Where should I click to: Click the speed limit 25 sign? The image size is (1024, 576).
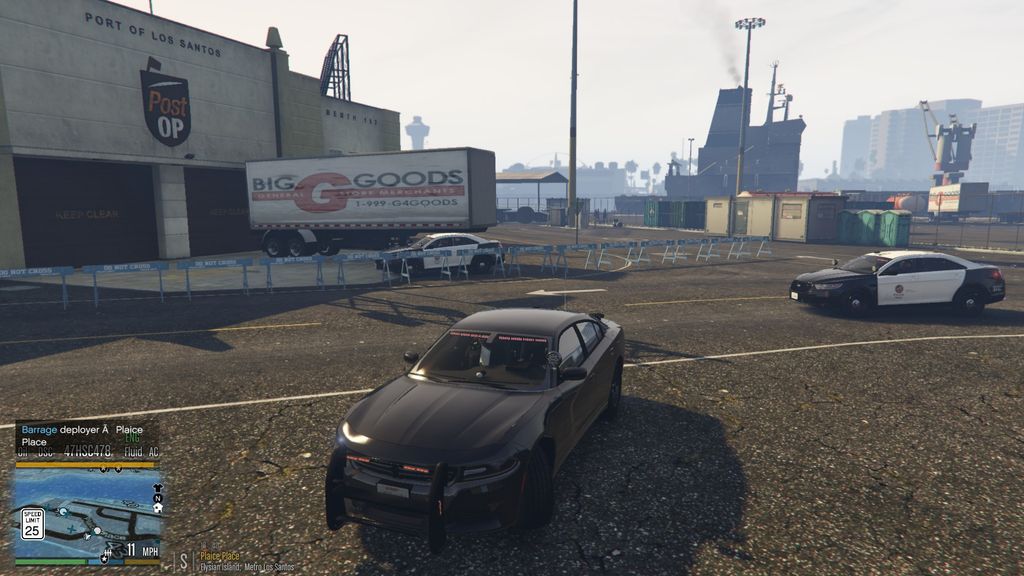[x=32, y=523]
